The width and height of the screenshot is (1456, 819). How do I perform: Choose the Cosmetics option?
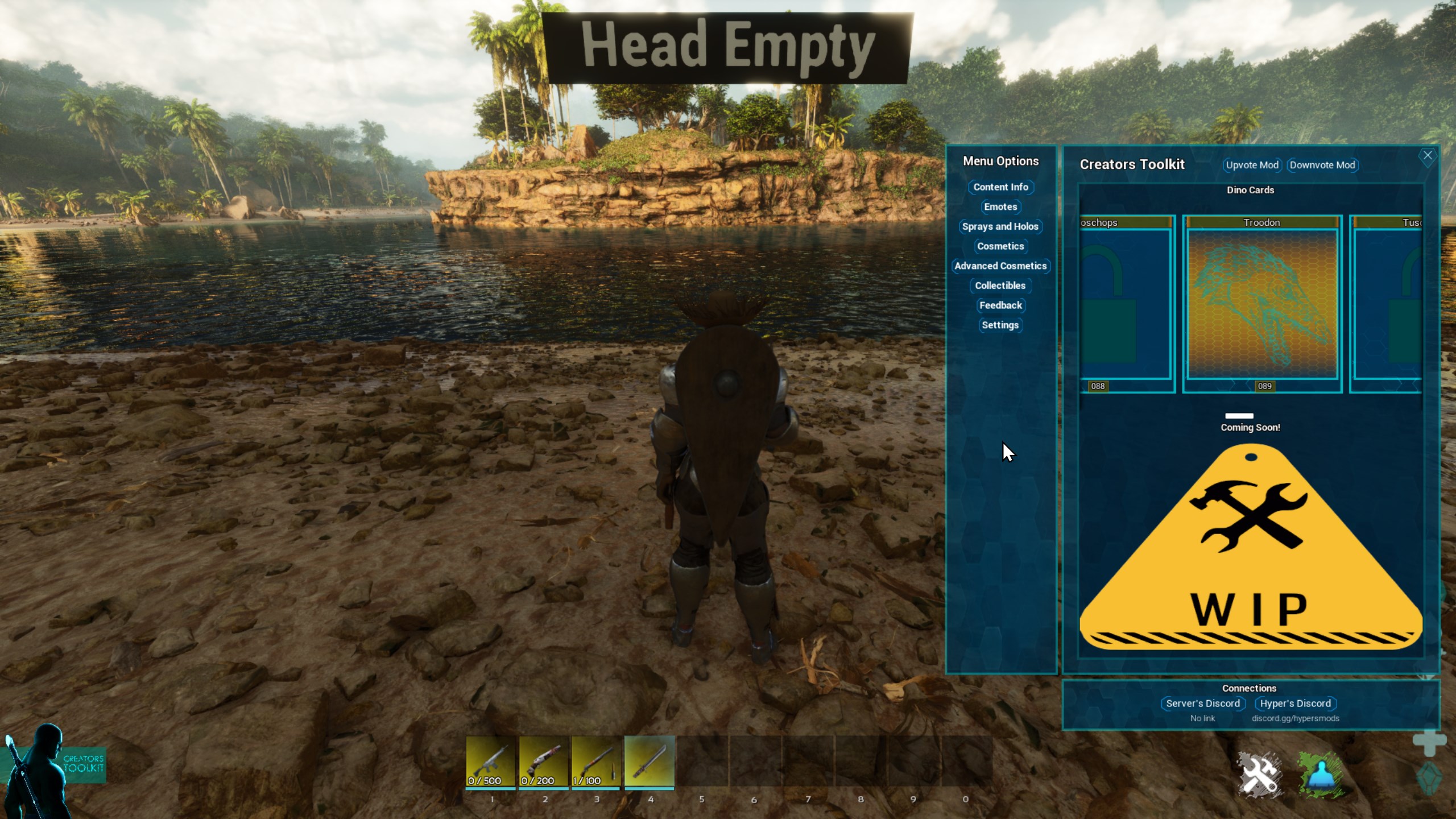1000,246
